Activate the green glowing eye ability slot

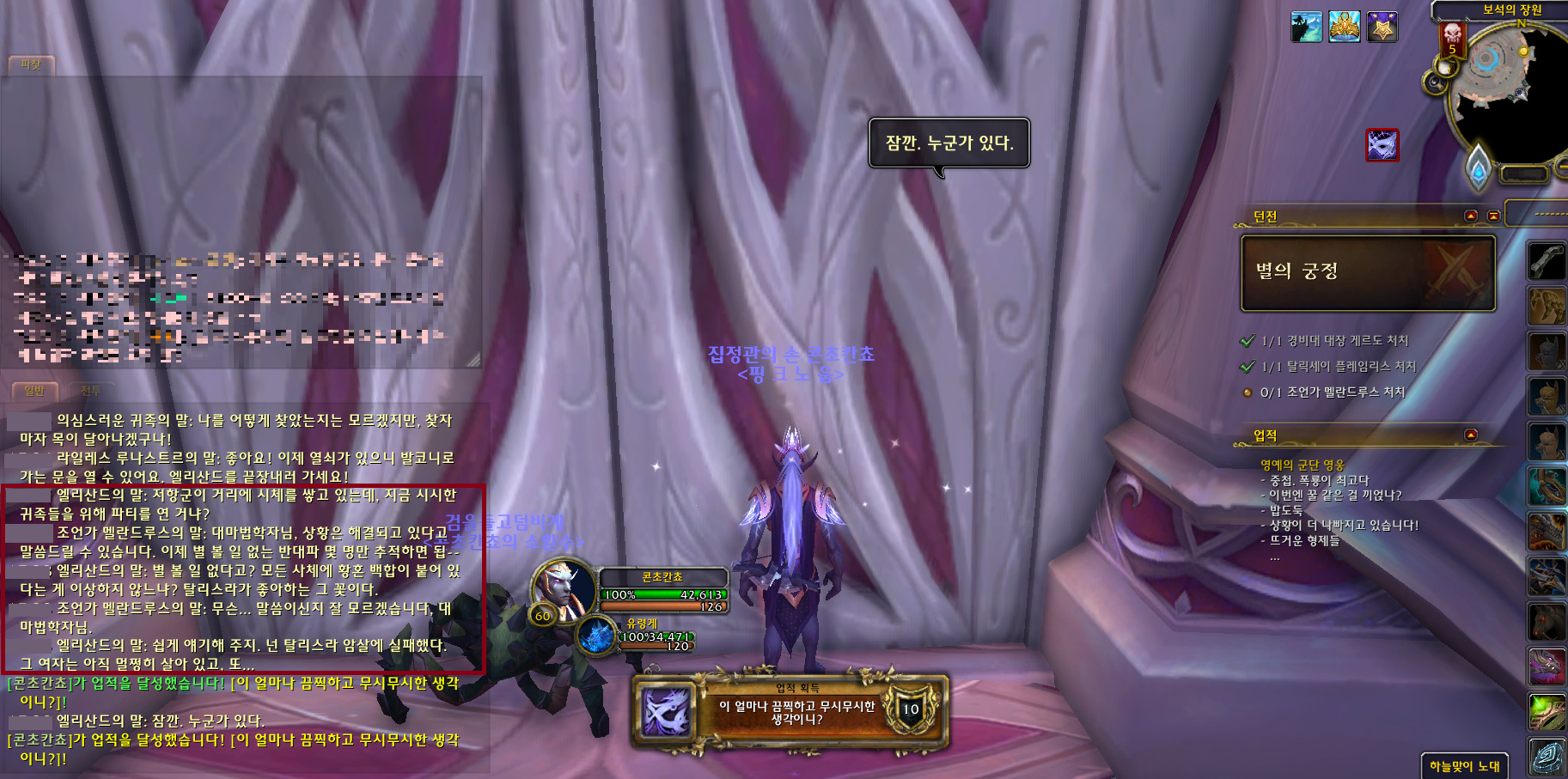(x=1547, y=712)
